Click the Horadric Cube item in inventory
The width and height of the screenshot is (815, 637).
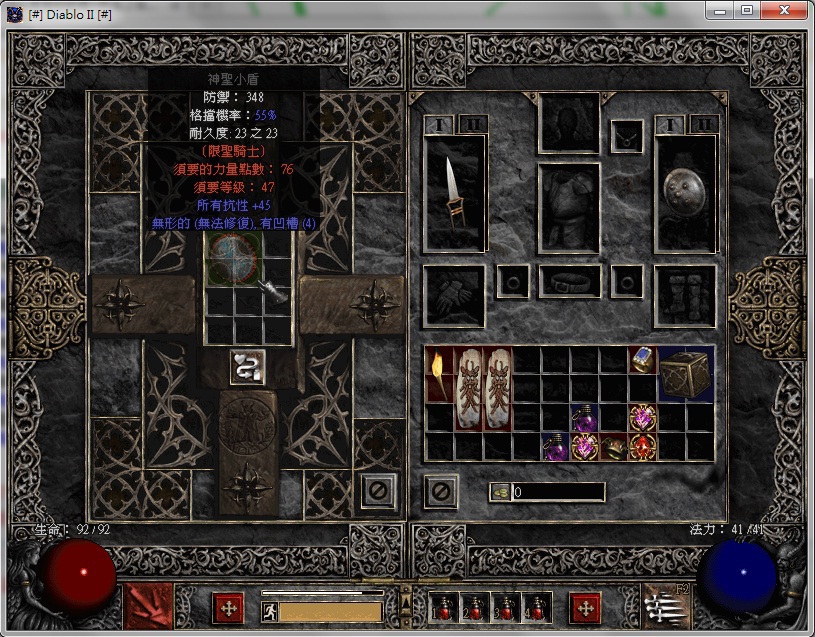685,373
